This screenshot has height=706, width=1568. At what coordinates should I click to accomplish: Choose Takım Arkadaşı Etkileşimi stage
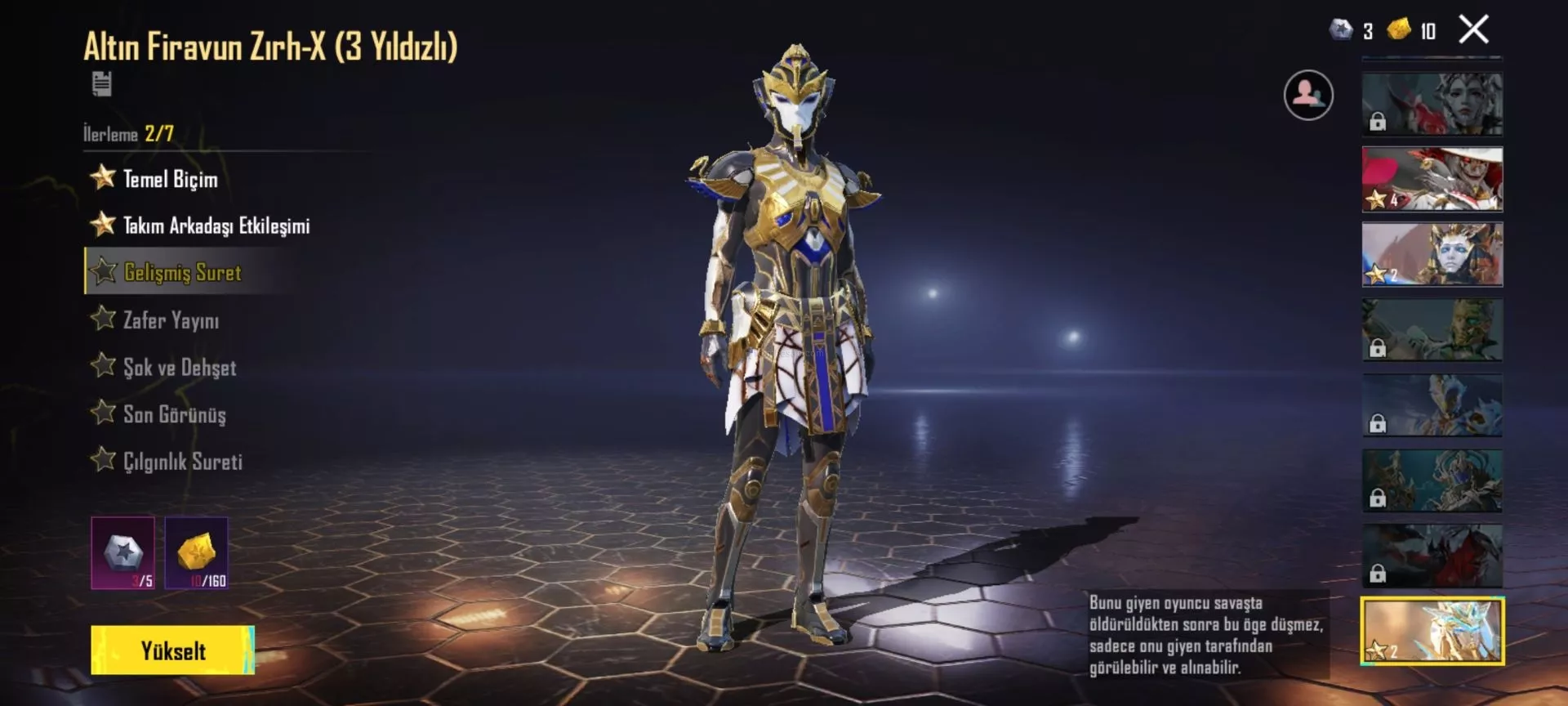(x=216, y=226)
